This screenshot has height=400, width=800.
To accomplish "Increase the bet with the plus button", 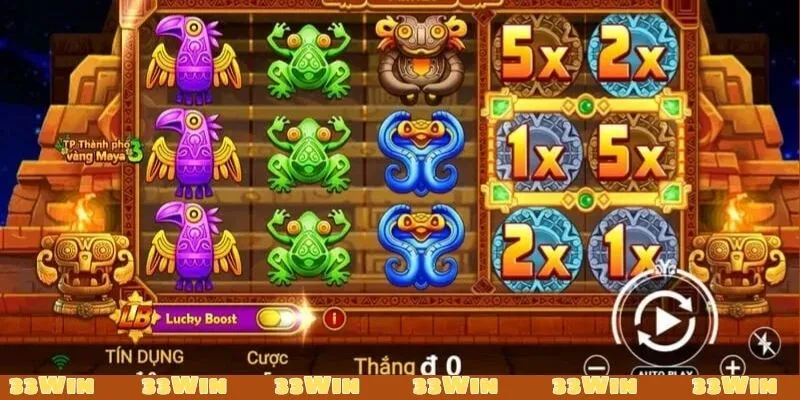I will click(732, 366).
